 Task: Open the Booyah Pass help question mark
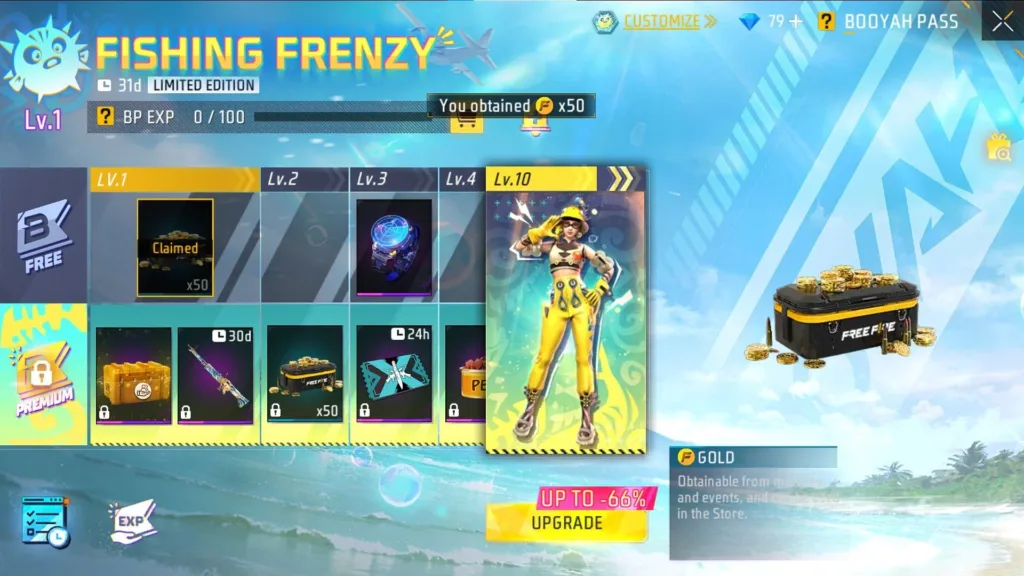(x=826, y=21)
